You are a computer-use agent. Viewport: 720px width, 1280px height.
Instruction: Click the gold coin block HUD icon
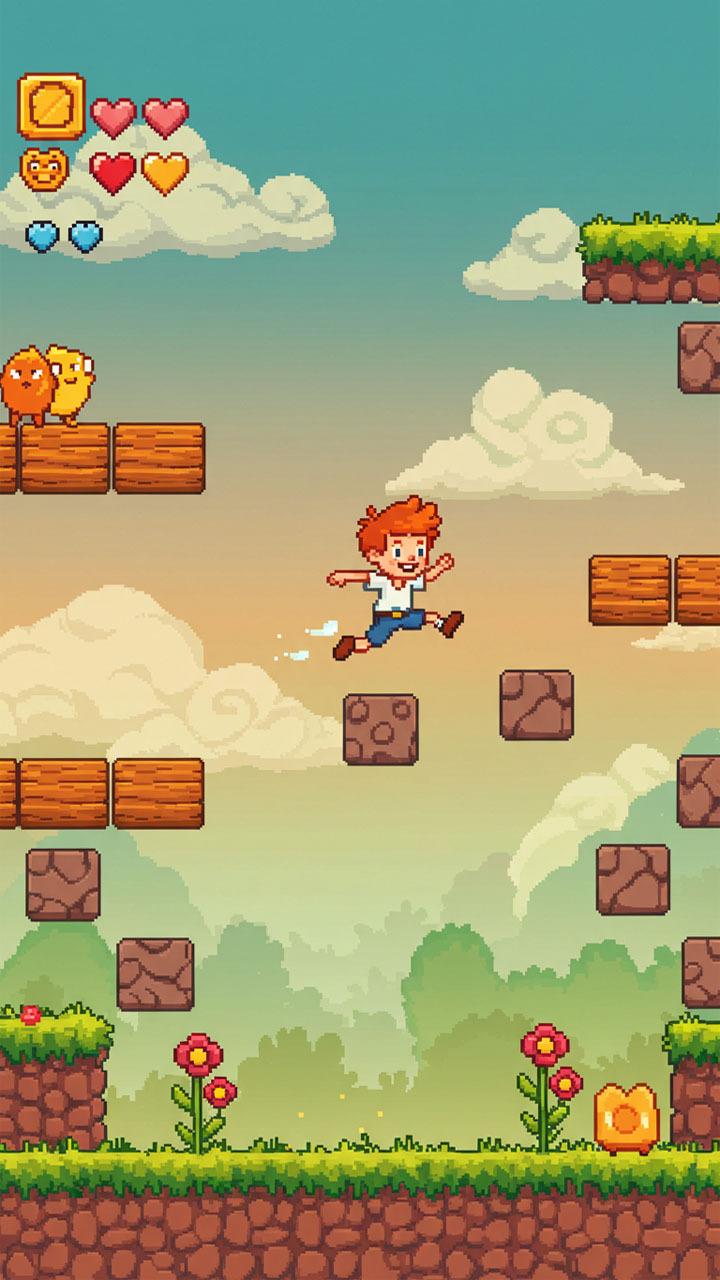pos(51,106)
